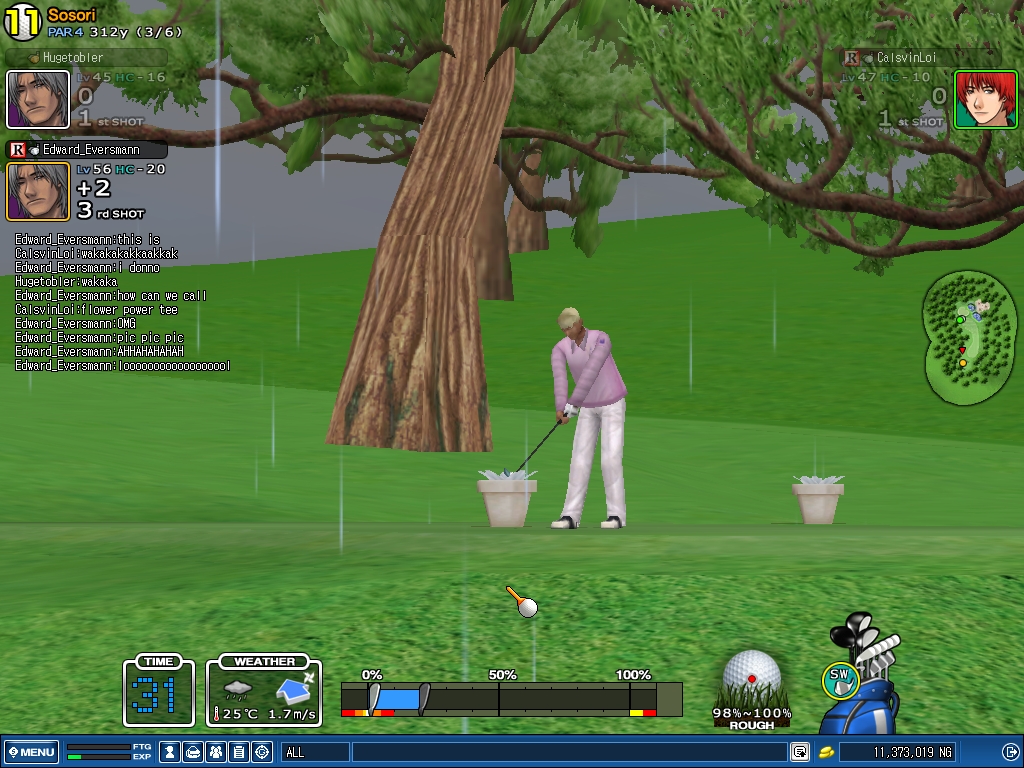1024x768 pixels.
Task: Open the clipboard list icon
Action: tap(239, 752)
